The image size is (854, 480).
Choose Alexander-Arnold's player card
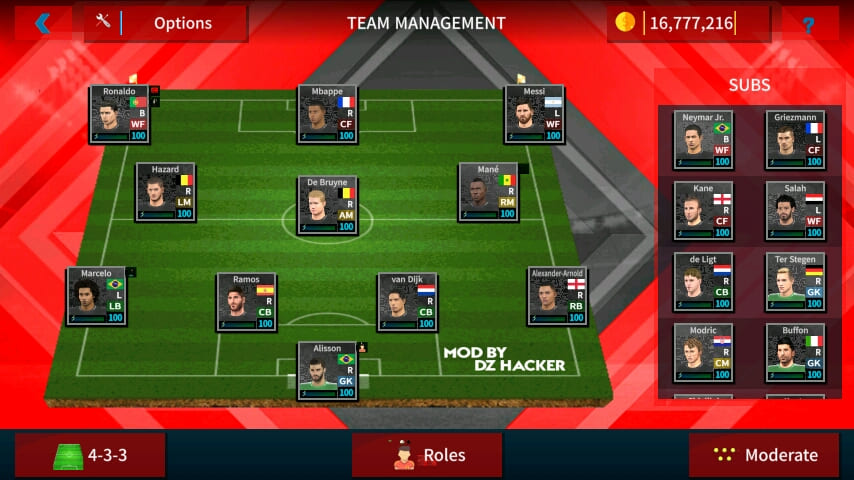[557, 296]
